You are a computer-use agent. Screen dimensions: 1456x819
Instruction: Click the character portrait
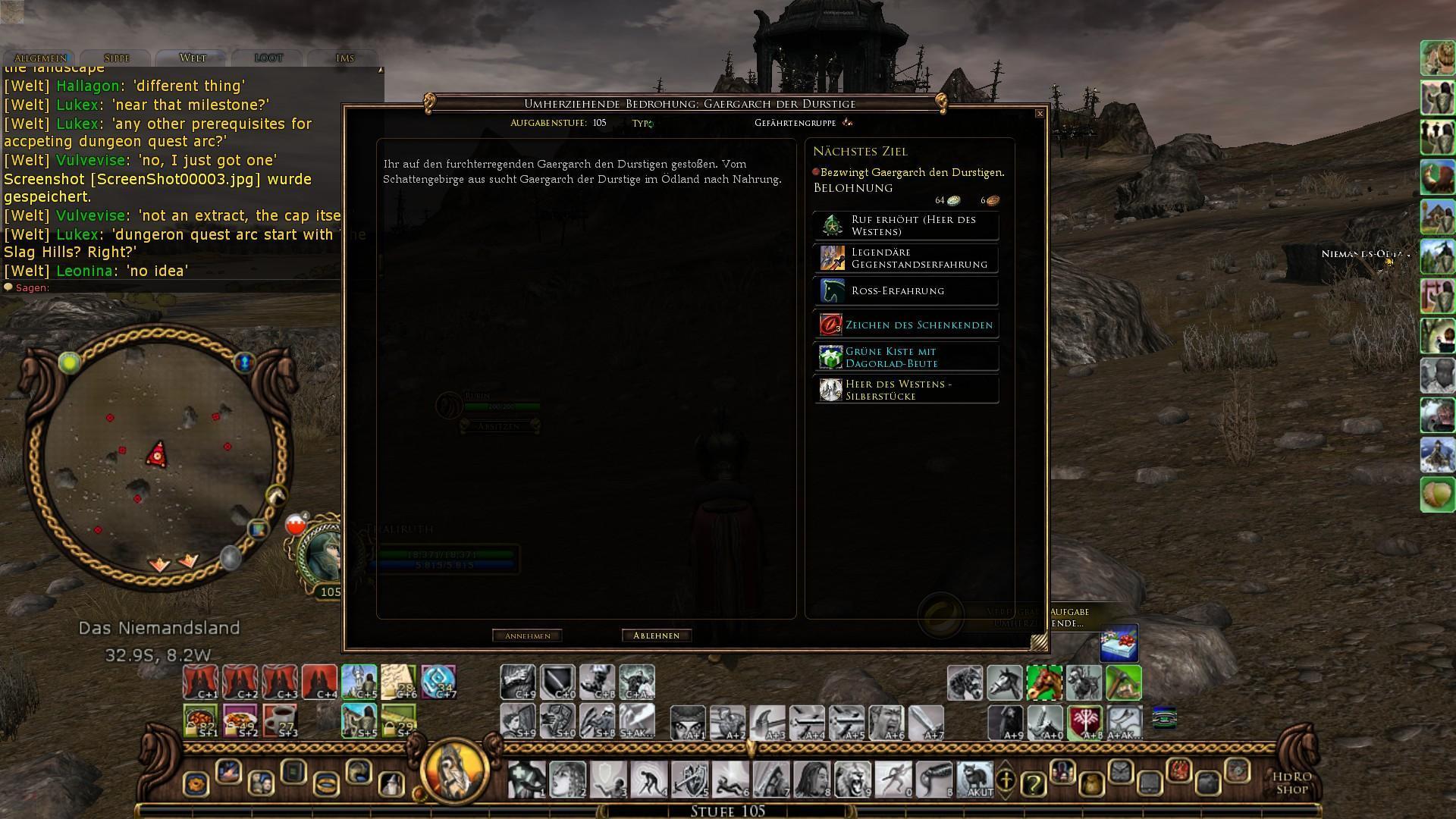(322, 555)
